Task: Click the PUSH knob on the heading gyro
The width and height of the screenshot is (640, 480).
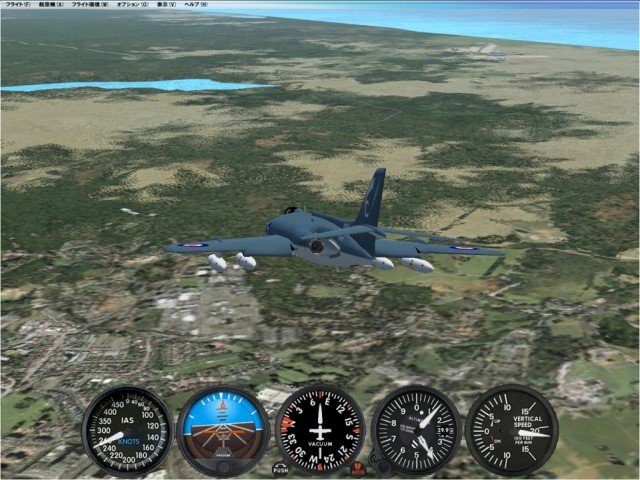Action: point(280,469)
